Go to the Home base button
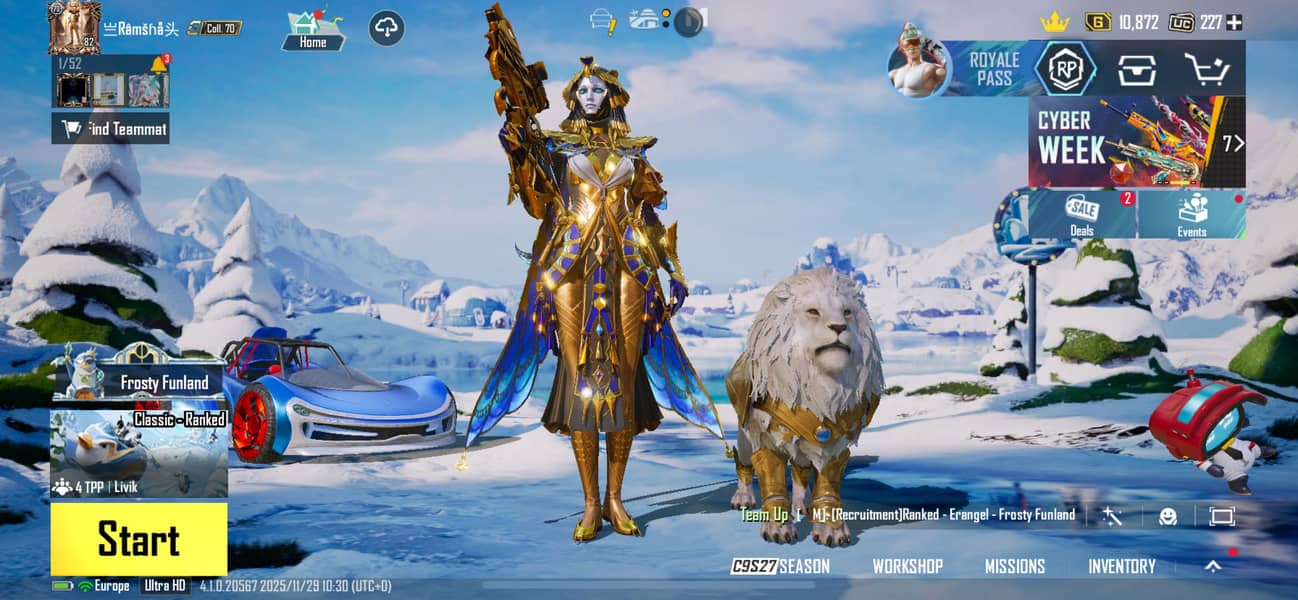1298x600 pixels. click(313, 30)
